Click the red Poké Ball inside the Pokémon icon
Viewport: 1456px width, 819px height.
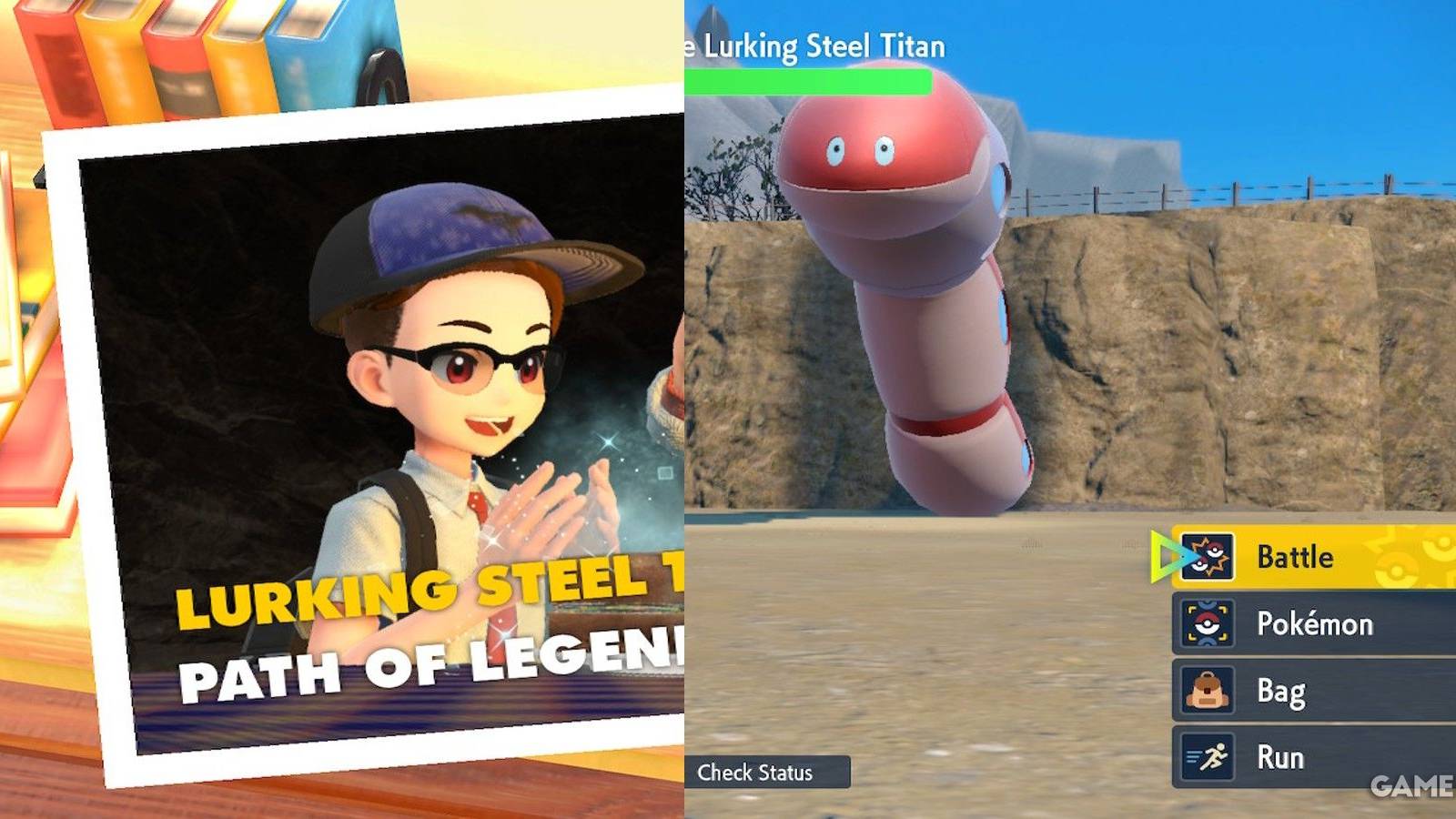1206,624
